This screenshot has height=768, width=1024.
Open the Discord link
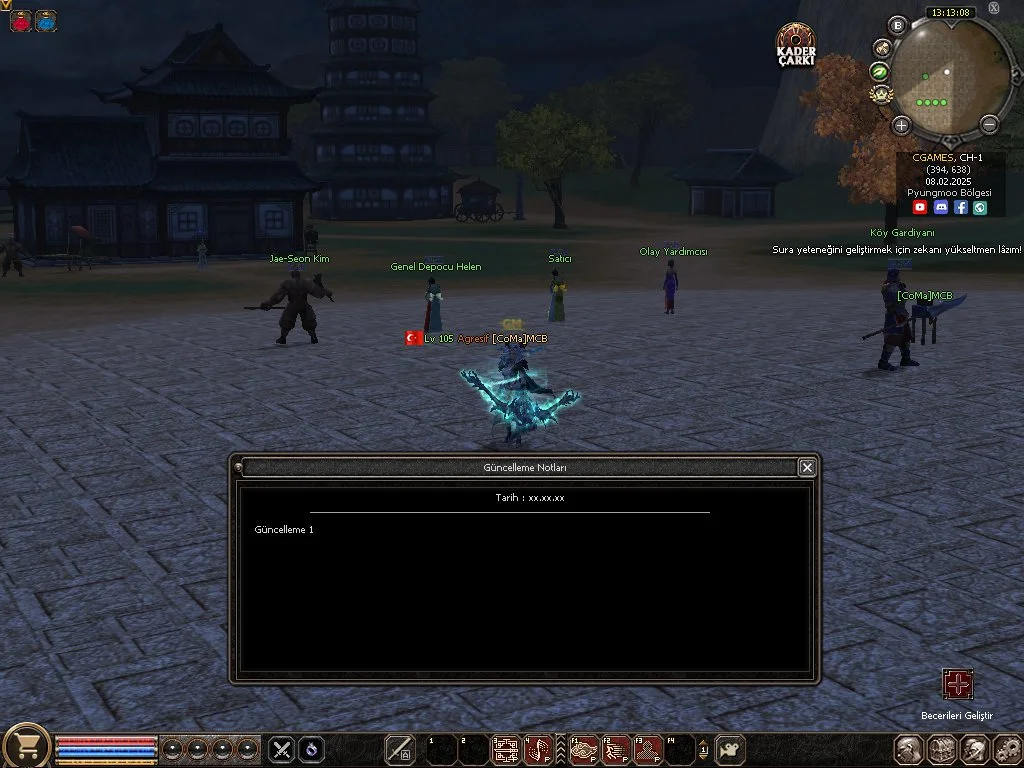pos(940,207)
